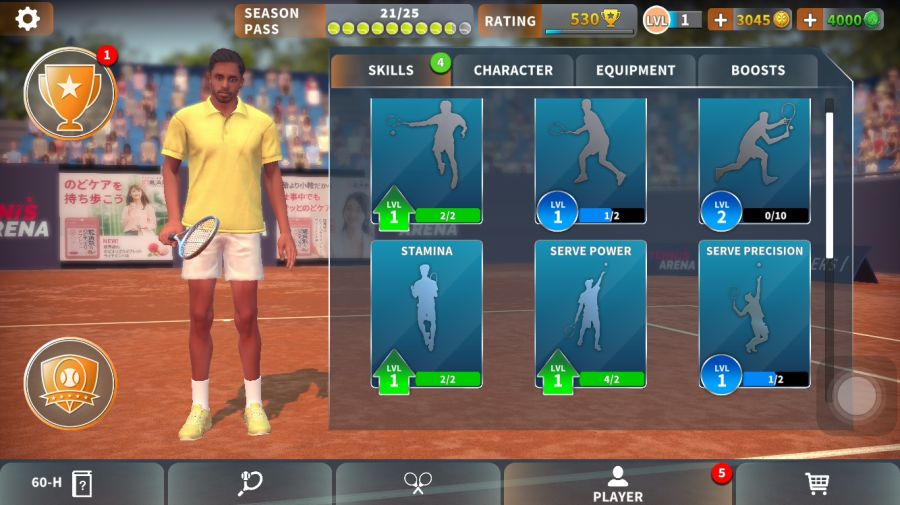Add more gold coins with plus button
Viewport: 900px width, 505px height.
point(720,19)
